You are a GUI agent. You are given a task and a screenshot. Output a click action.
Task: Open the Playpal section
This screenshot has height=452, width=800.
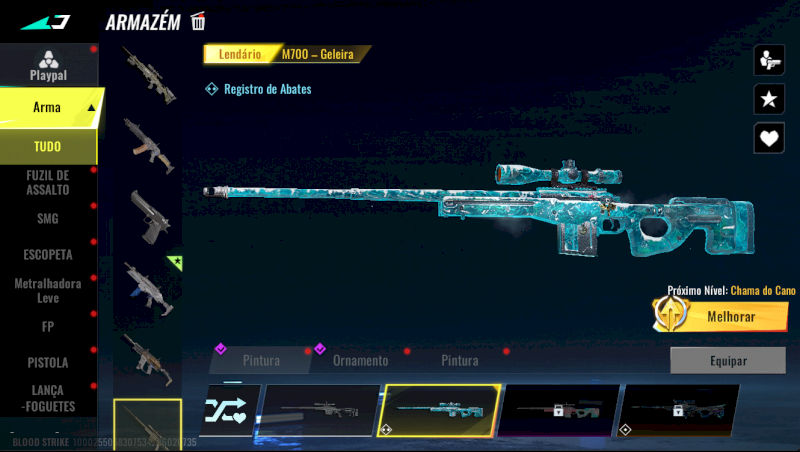pyautogui.click(x=48, y=66)
